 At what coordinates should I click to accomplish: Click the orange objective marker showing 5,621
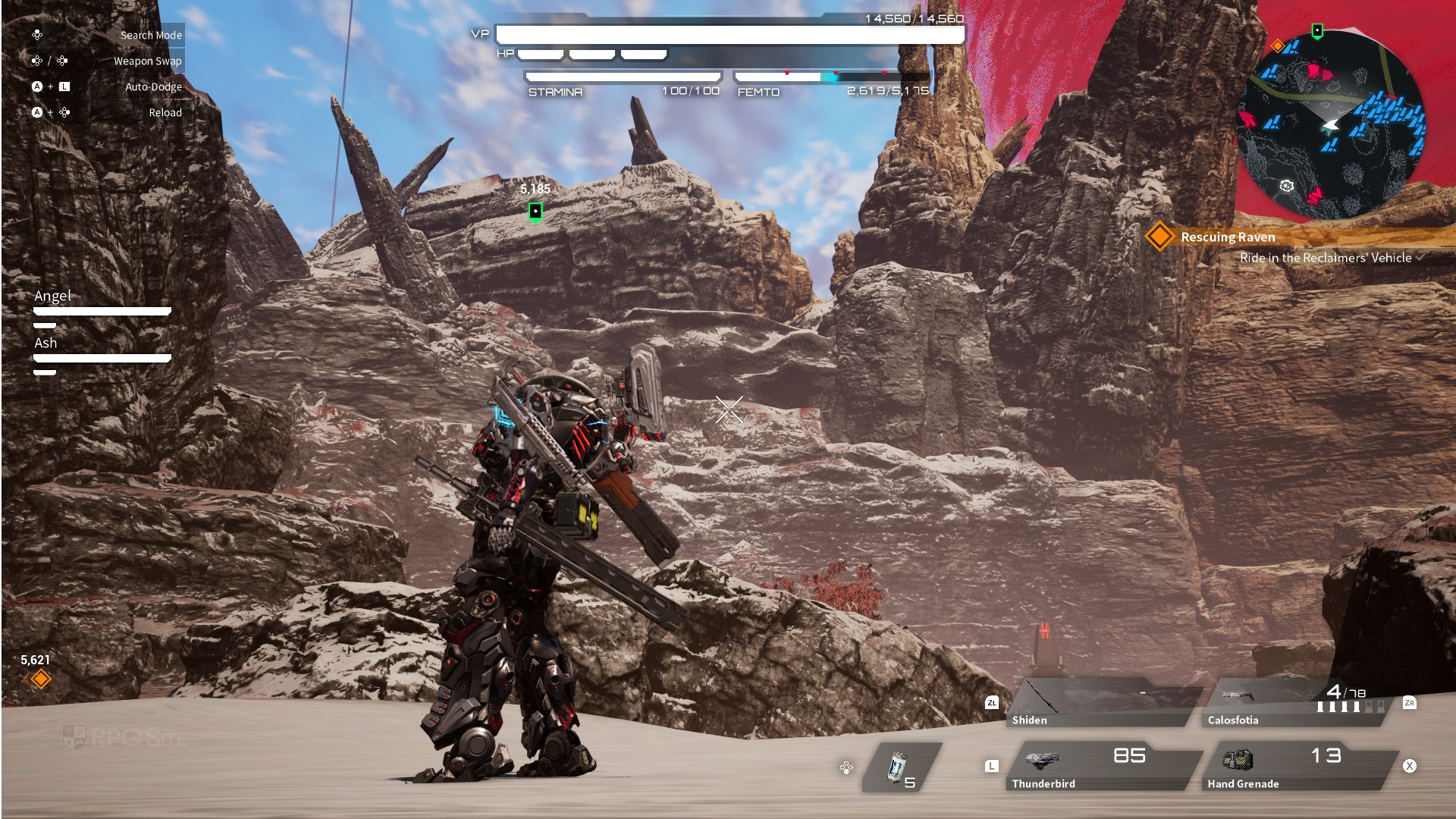point(40,679)
